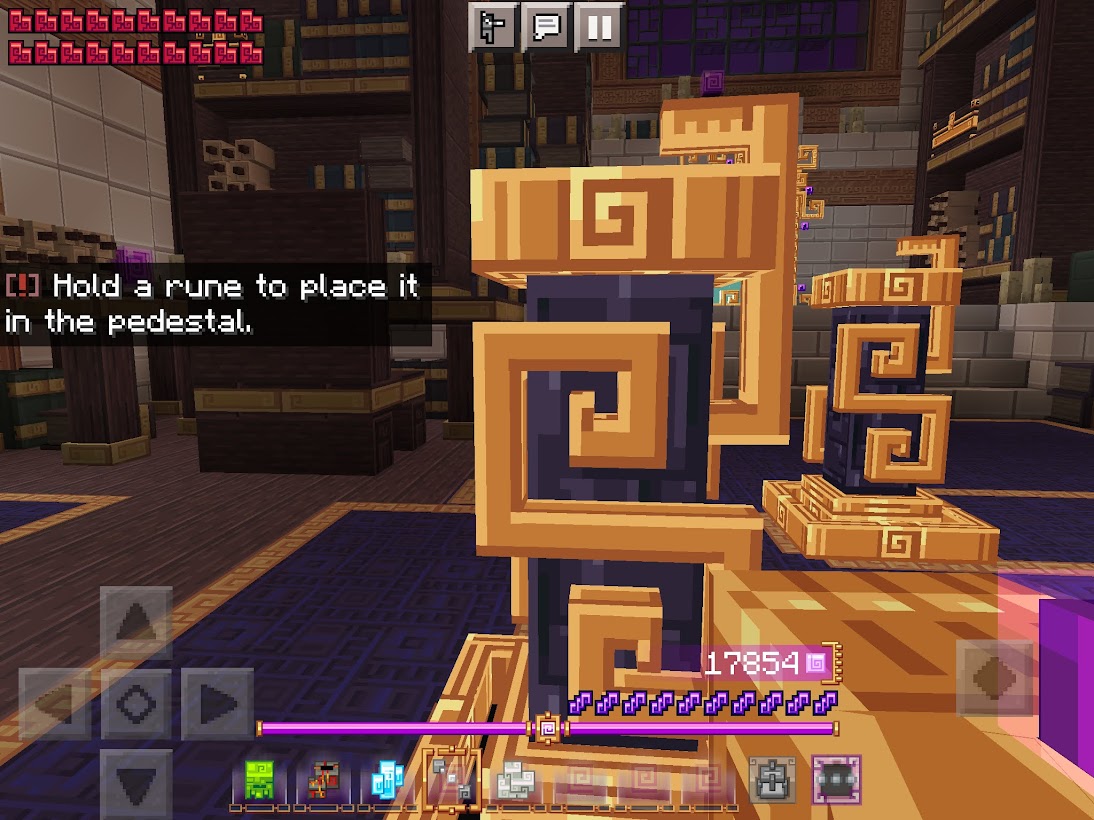1094x820 pixels.
Task: Select the white spiral rune hotbar slot
Action: click(x=517, y=780)
